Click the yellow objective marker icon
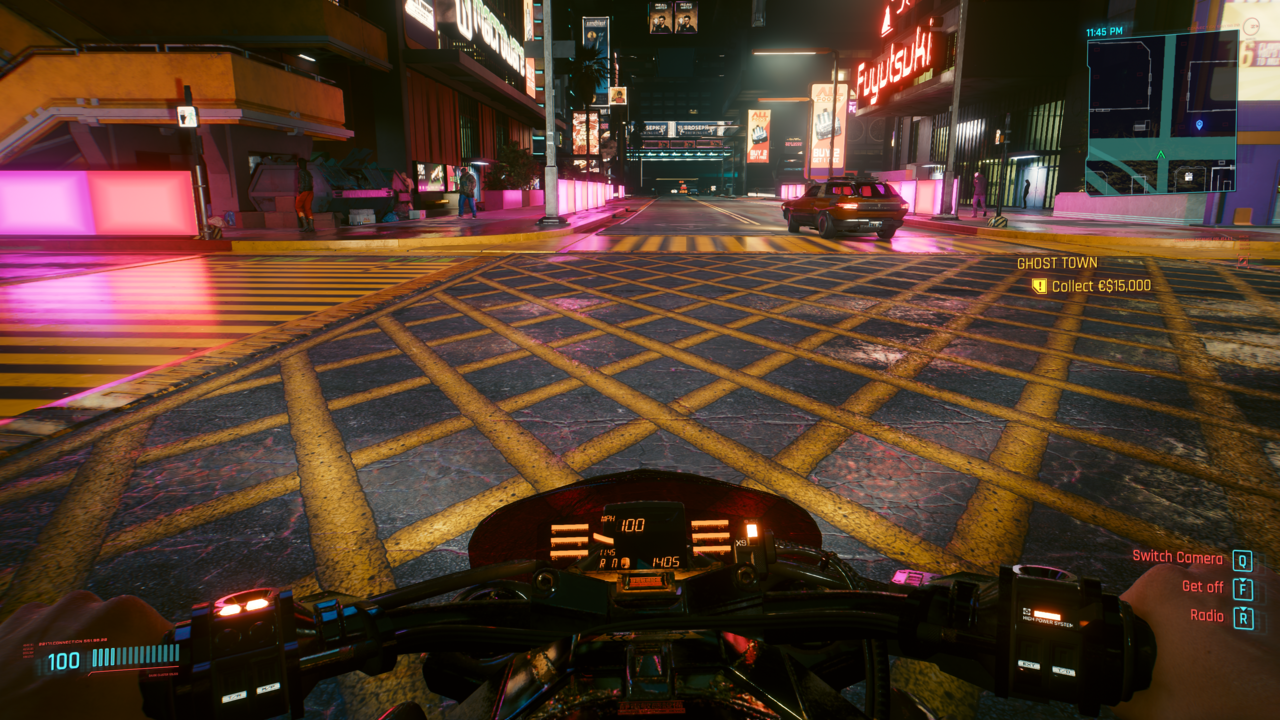The image size is (1280, 720). [x=1039, y=286]
